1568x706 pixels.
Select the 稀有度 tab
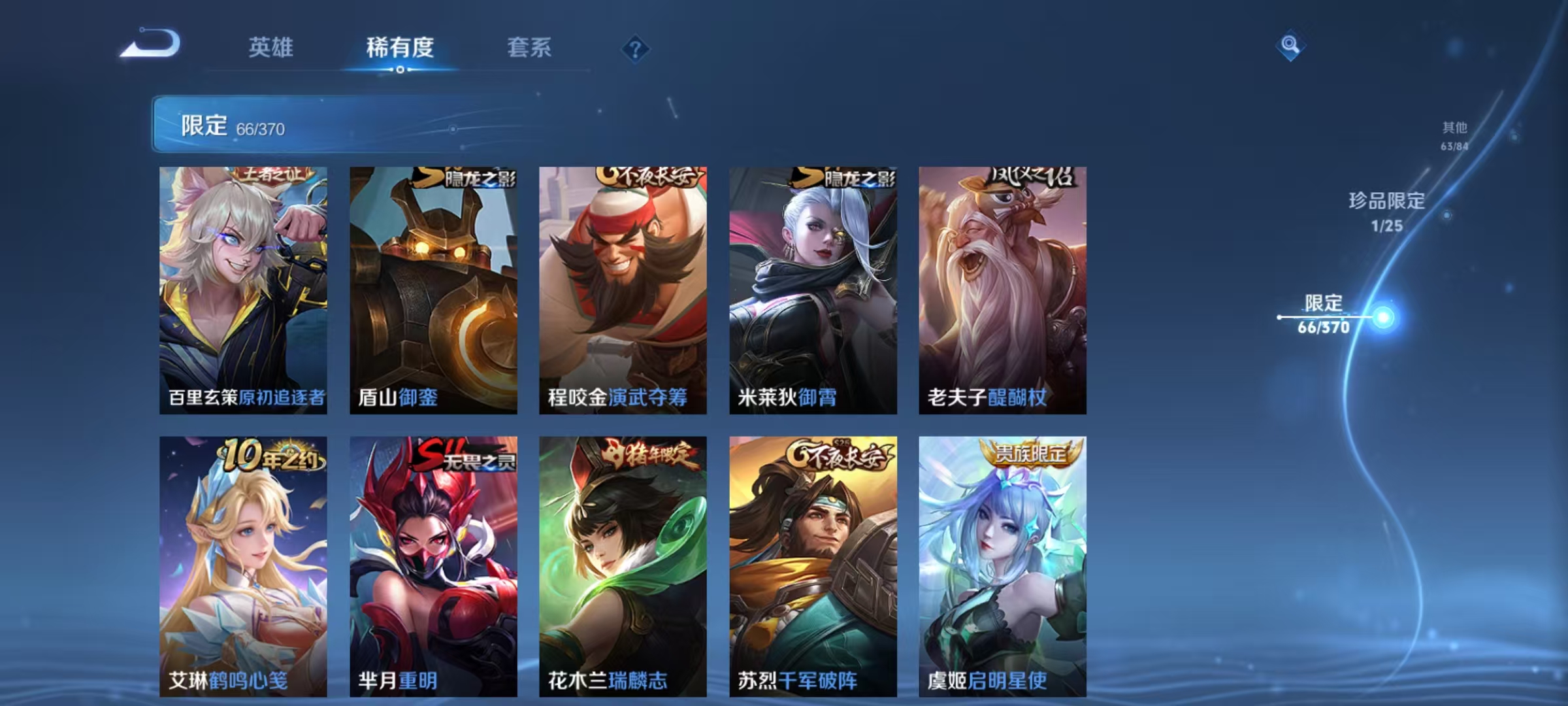[400, 48]
